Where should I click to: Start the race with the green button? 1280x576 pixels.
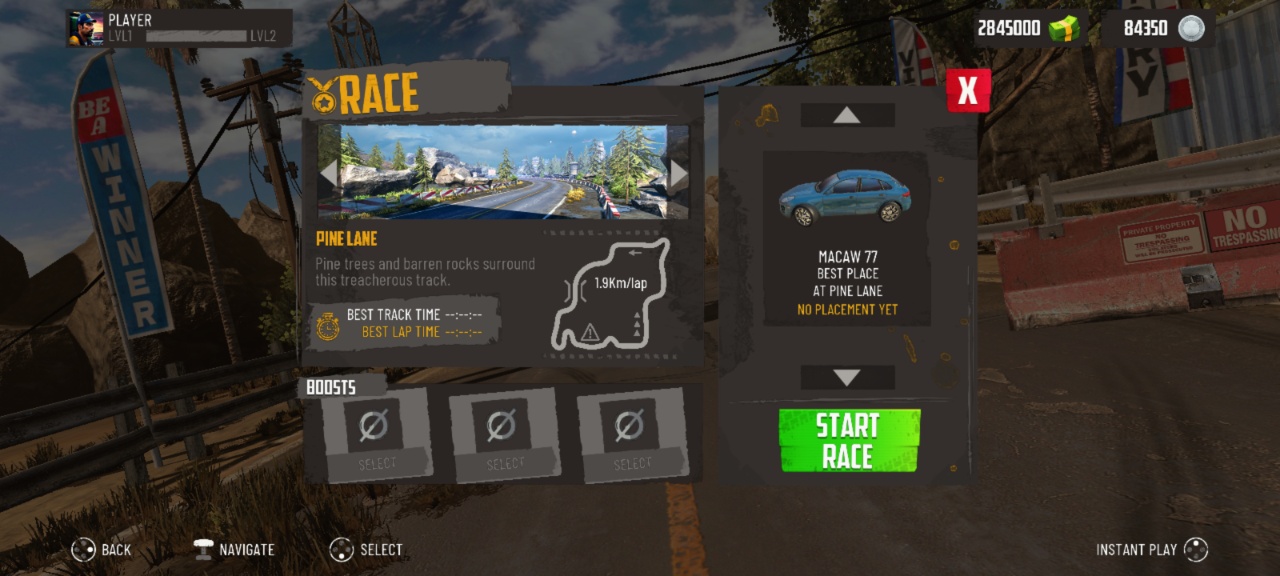tap(849, 440)
